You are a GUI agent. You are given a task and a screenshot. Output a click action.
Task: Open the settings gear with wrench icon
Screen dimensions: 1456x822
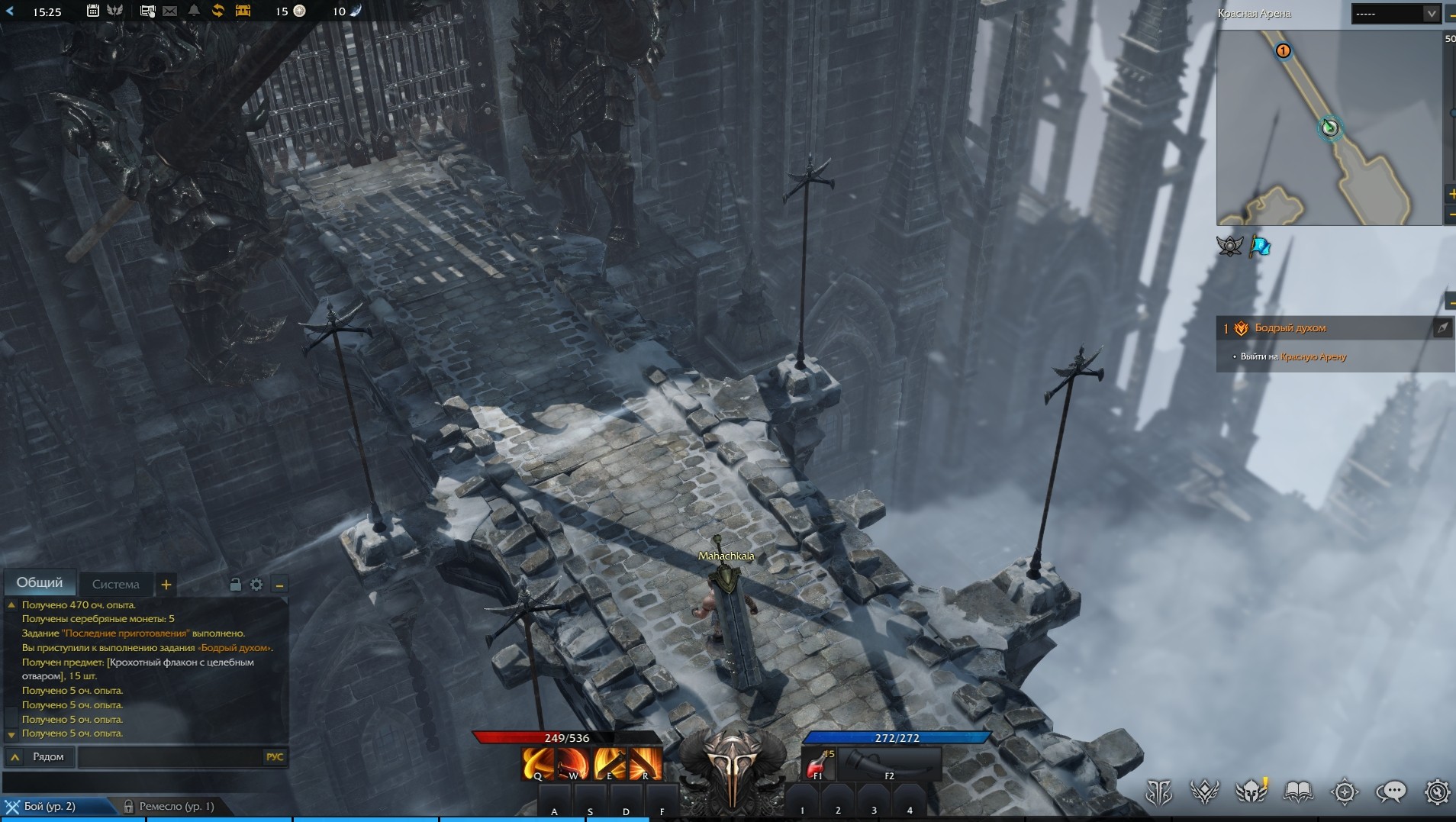tap(1437, 792)
